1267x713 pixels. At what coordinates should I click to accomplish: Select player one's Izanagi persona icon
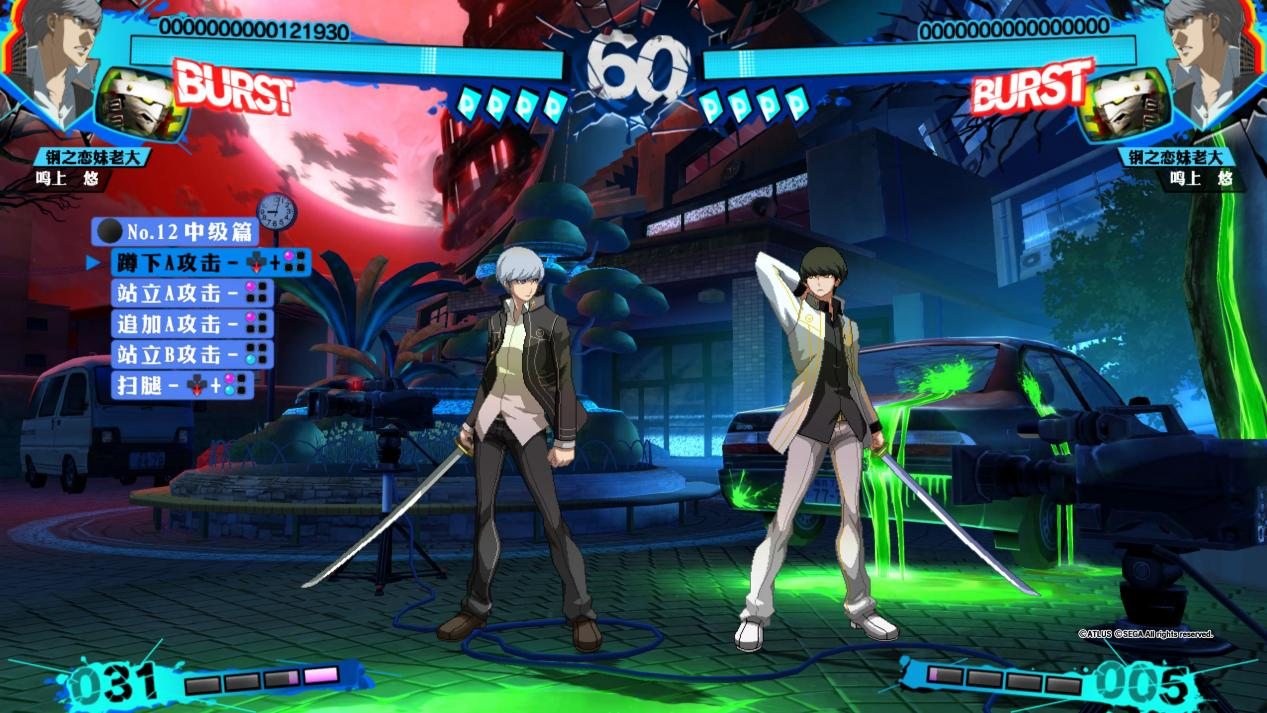142,105
